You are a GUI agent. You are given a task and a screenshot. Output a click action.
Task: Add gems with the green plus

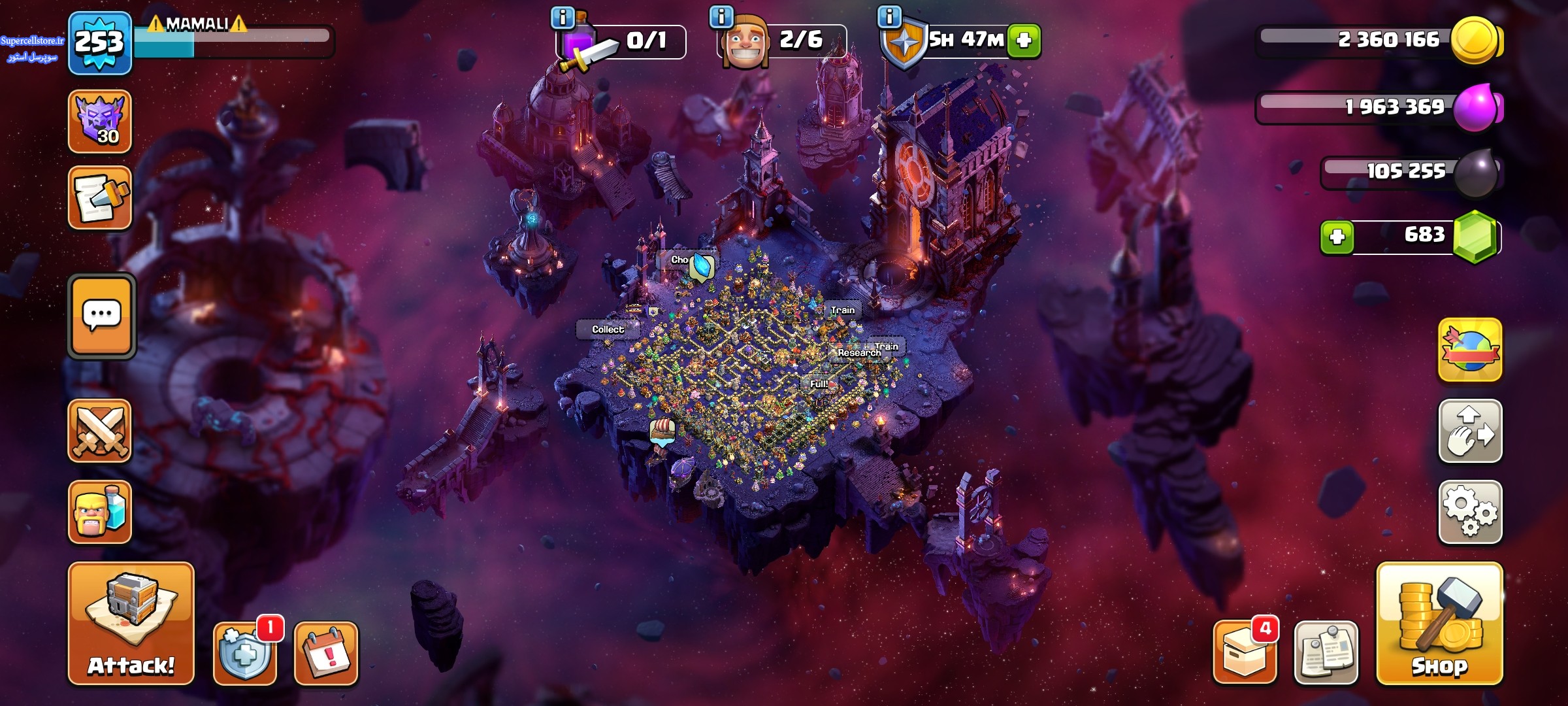pos(1337,237)
